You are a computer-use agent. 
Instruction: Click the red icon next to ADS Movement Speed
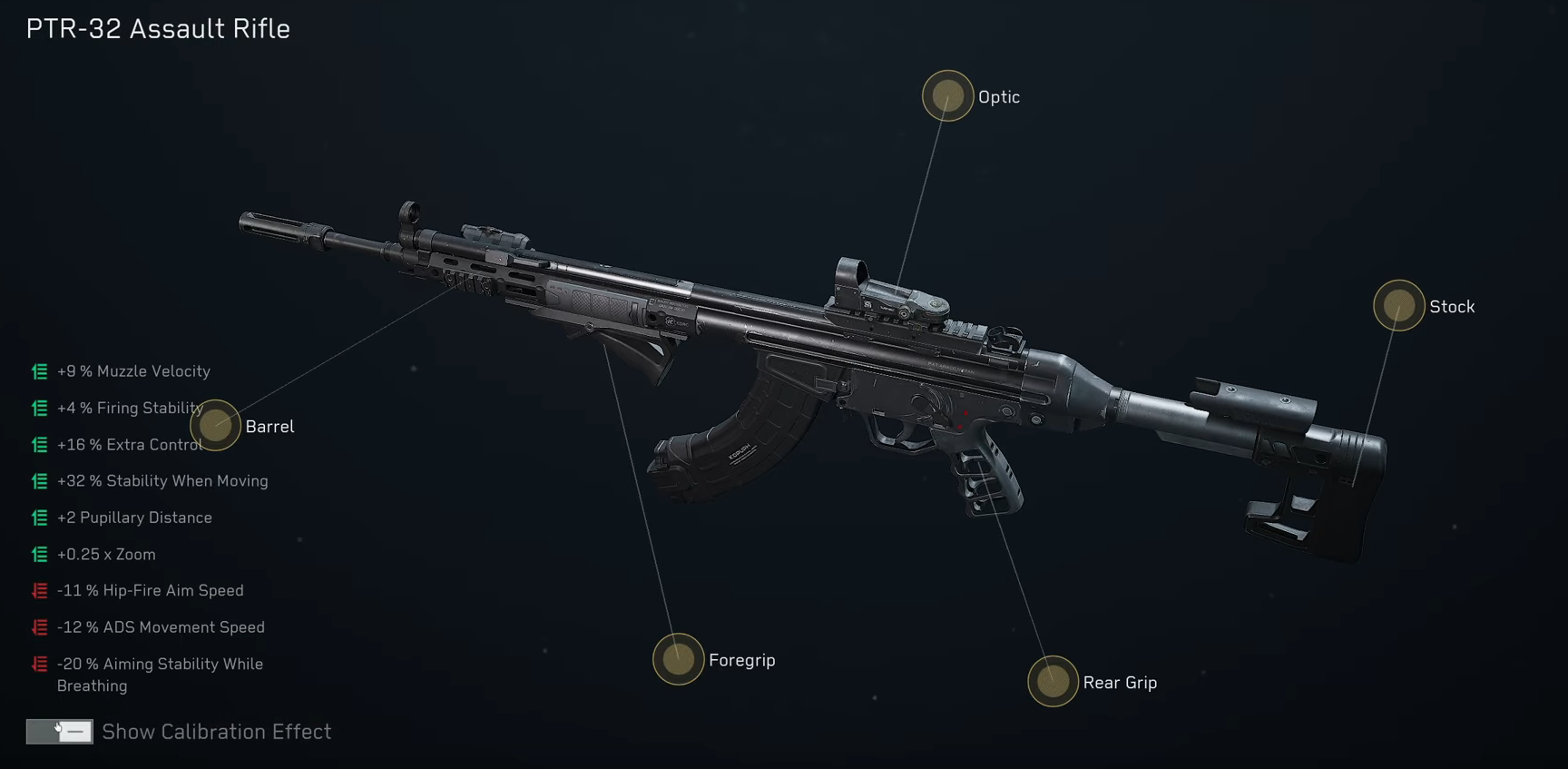pyautogui.click(x=38, y=626)
